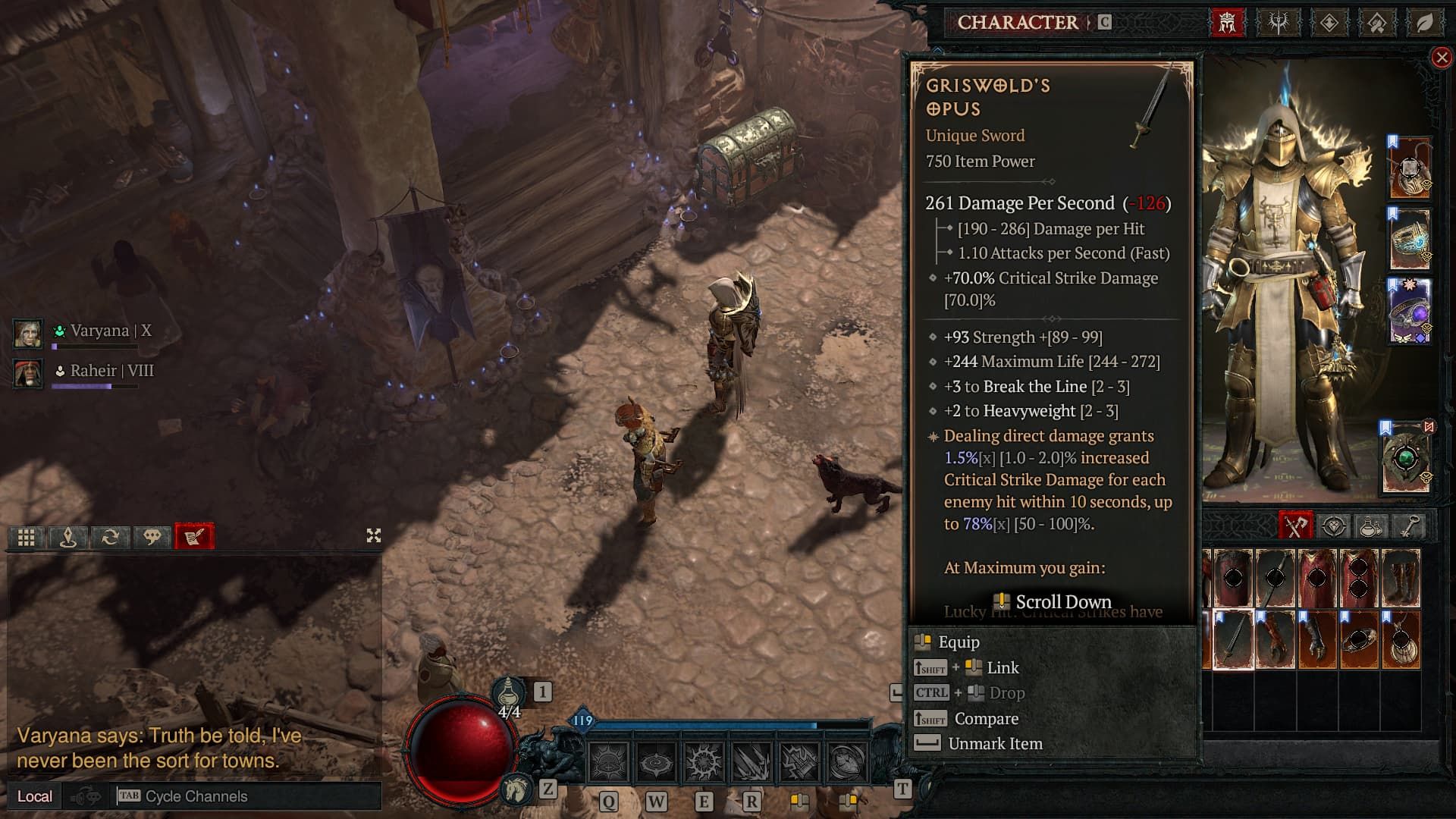This screenshot has width=1456, height=819.
Task: Click the Local chat channel button
Action: (35, 796)
